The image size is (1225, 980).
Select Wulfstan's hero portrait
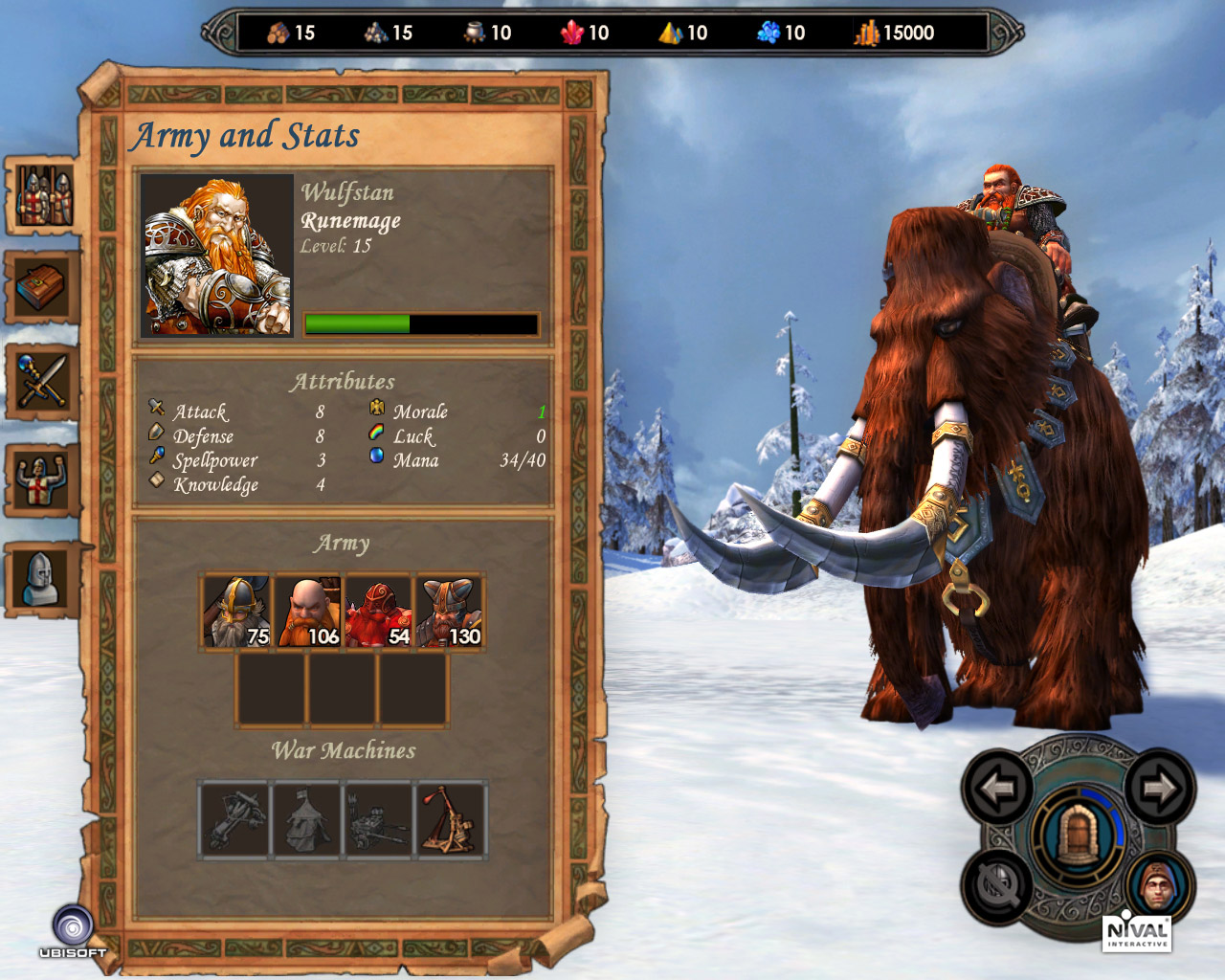tap(218, 255)
